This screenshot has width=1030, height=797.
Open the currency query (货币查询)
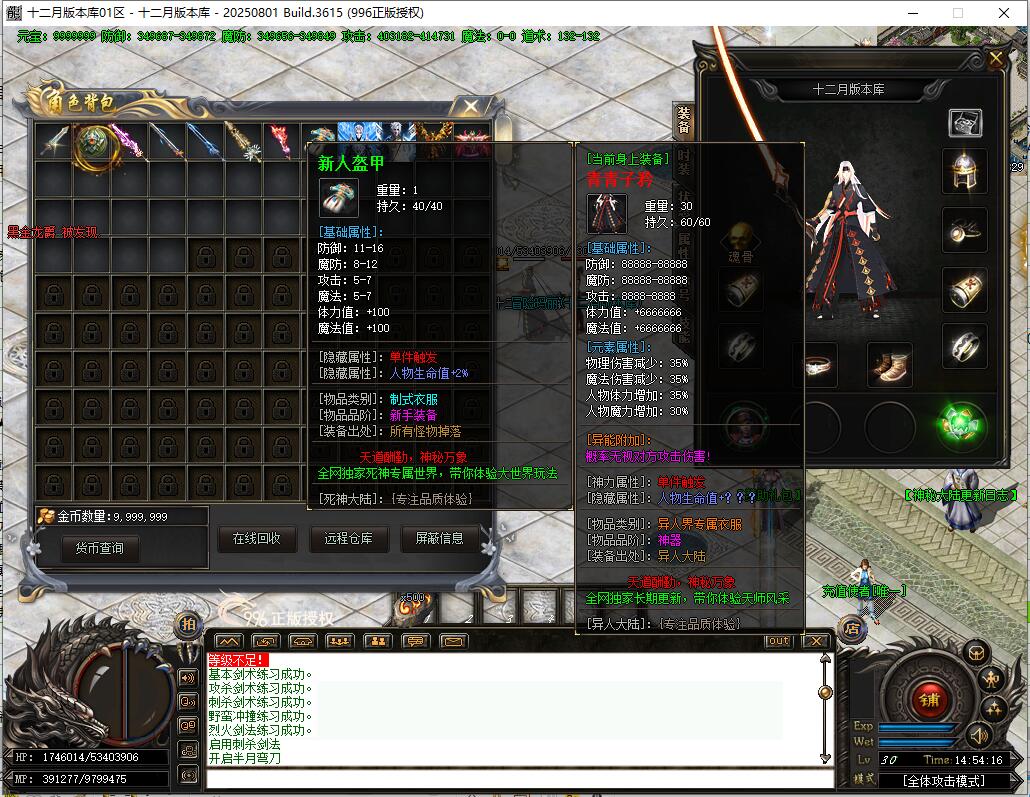[x=99, y=548]
